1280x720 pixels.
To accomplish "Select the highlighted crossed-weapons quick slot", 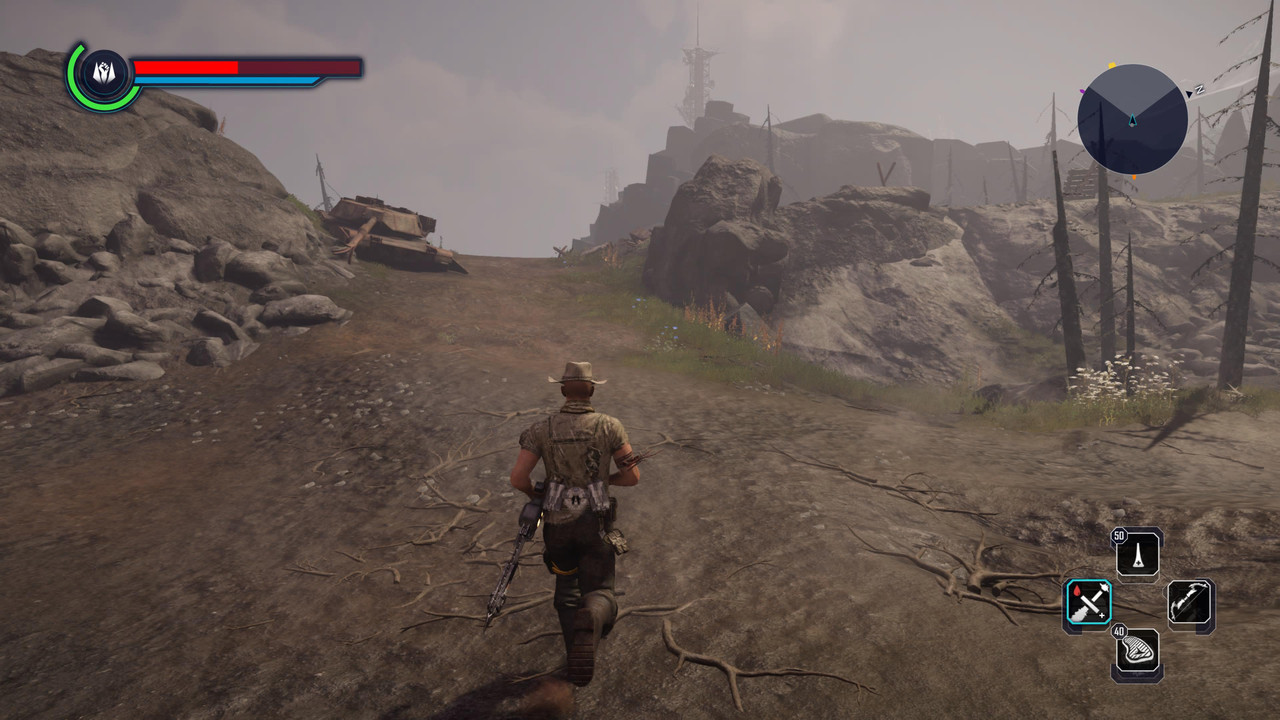I will click(x=1087, y=604).
